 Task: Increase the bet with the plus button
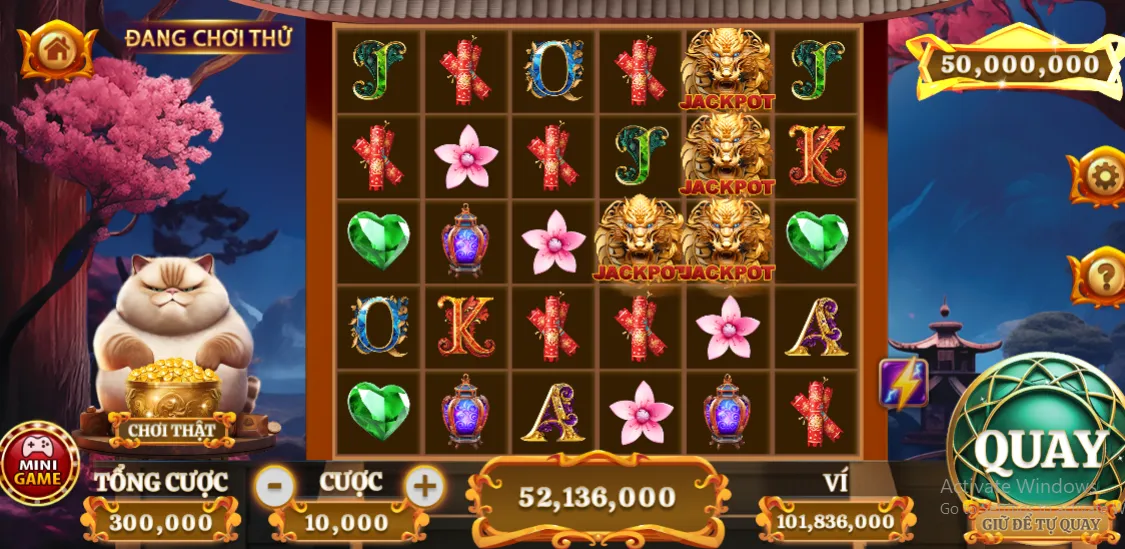[425, 487]
